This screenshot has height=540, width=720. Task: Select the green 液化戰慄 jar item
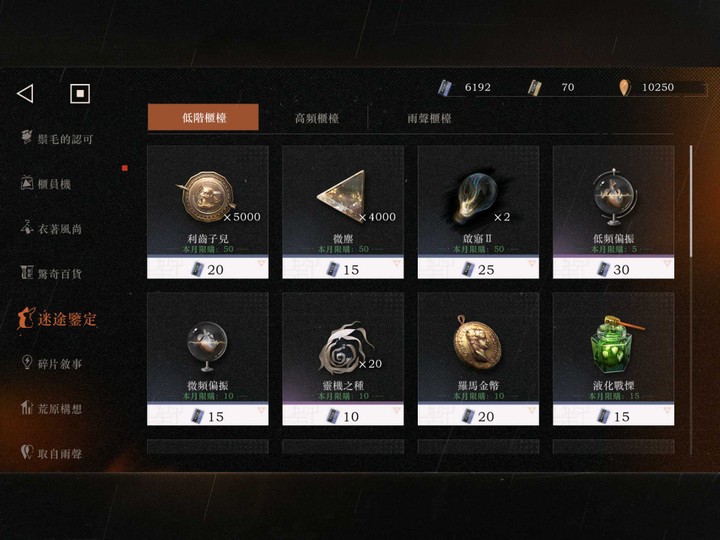[x=613, y=358]
